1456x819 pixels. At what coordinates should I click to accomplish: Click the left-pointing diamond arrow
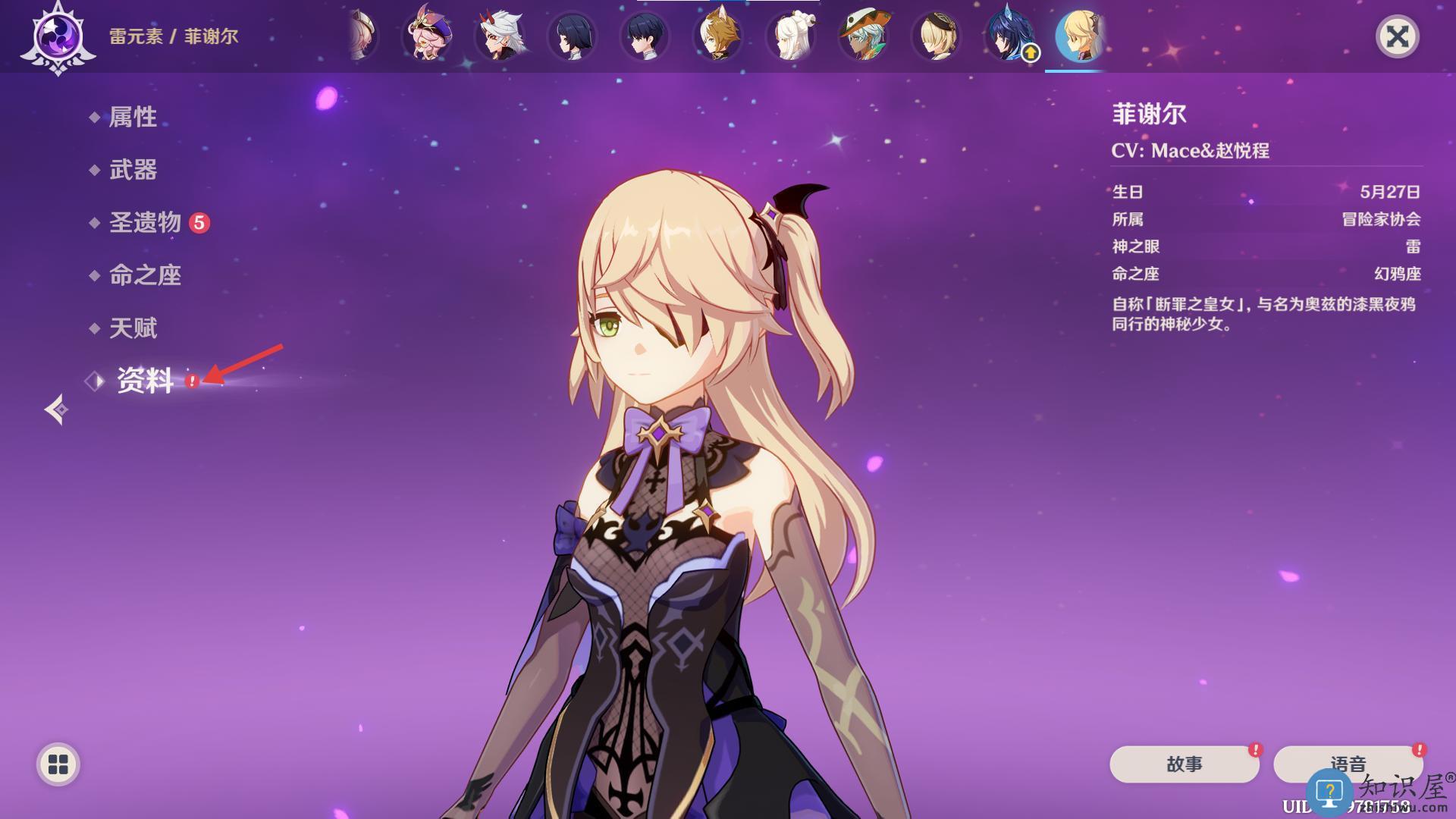tap(56, 409)
